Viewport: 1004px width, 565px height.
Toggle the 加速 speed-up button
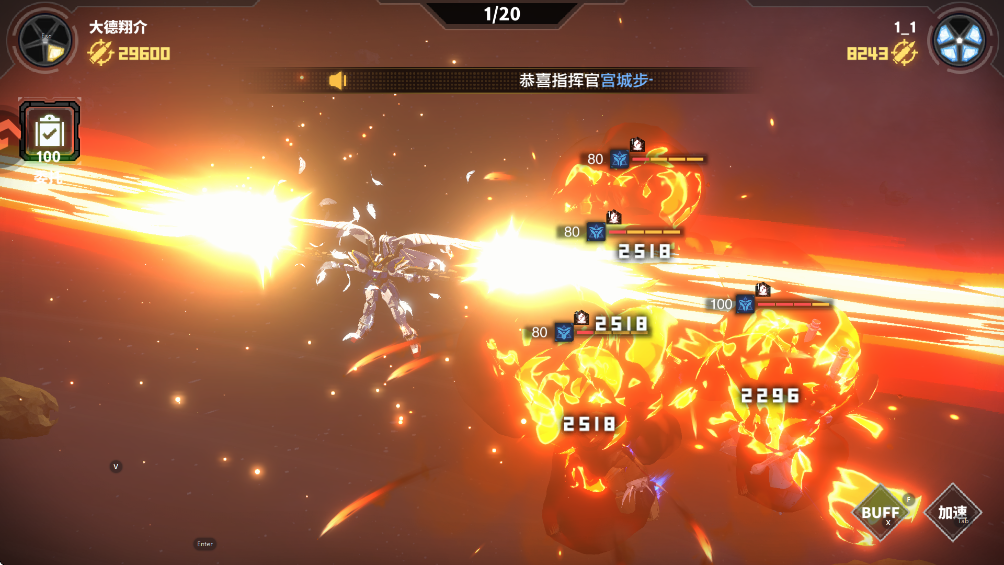tap(952, 513)
